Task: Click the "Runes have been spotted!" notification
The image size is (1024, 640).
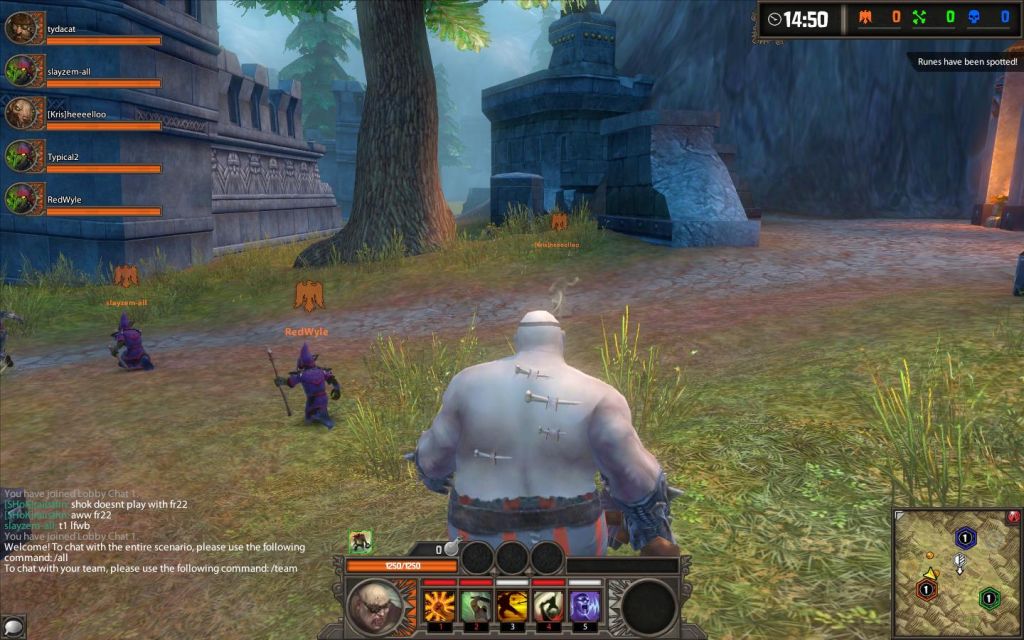Action: 966,62
